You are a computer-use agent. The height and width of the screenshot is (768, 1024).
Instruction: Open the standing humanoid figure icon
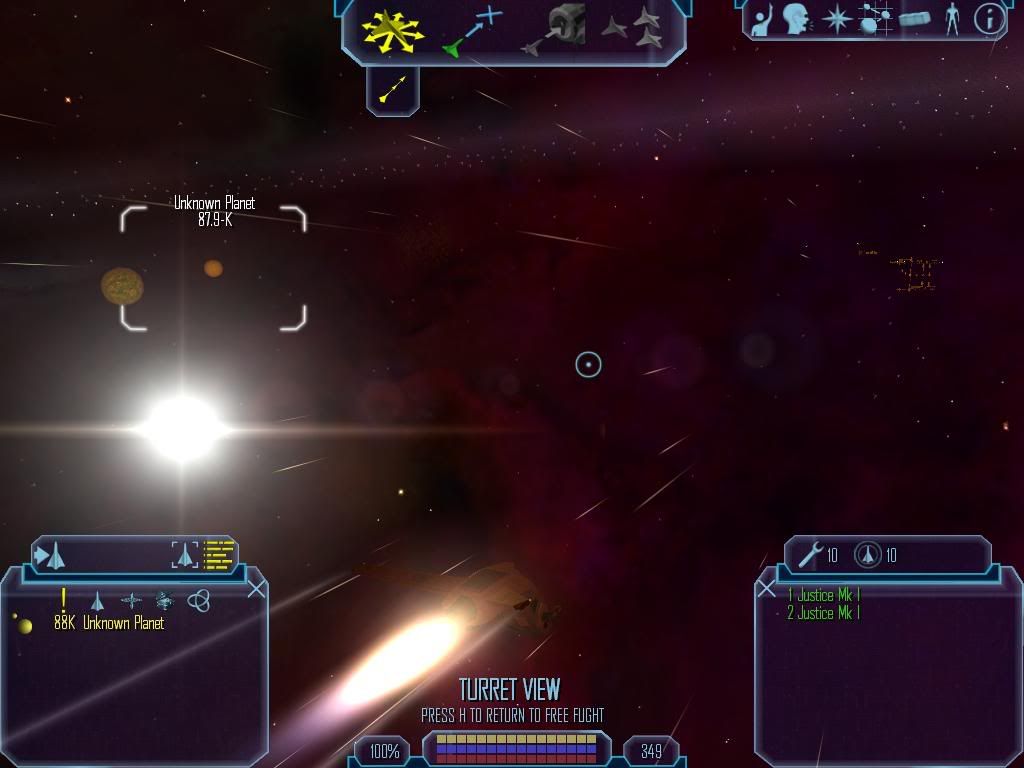pyautogui.click(x=952, y=19)
